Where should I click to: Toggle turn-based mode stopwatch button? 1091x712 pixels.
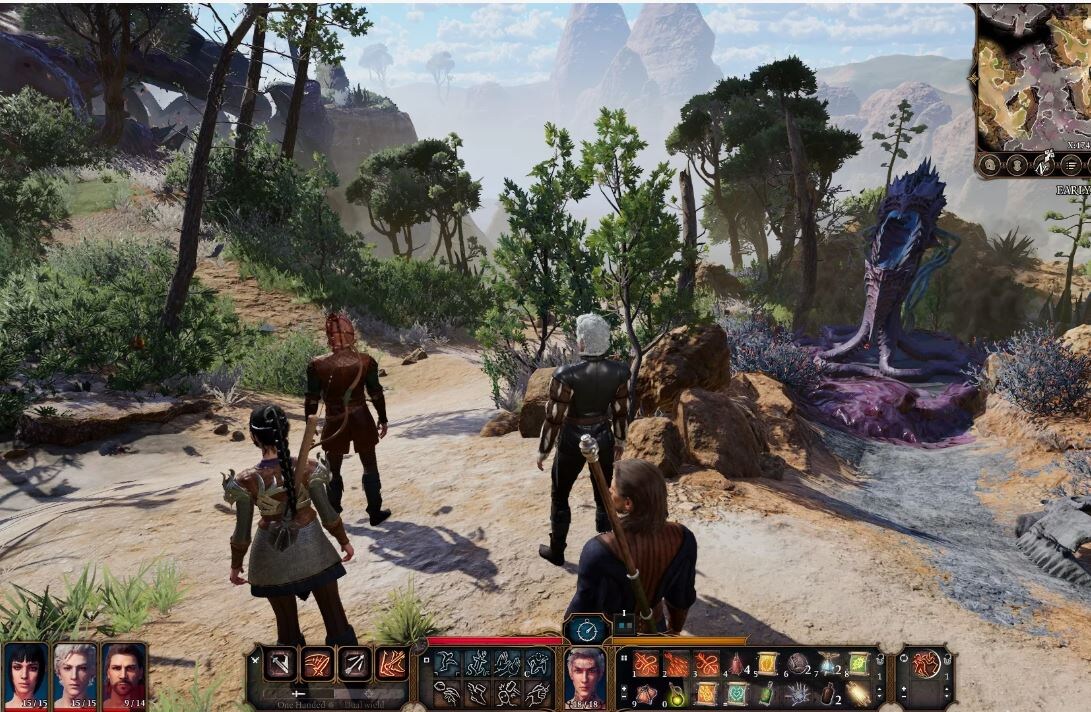[587, 630]
